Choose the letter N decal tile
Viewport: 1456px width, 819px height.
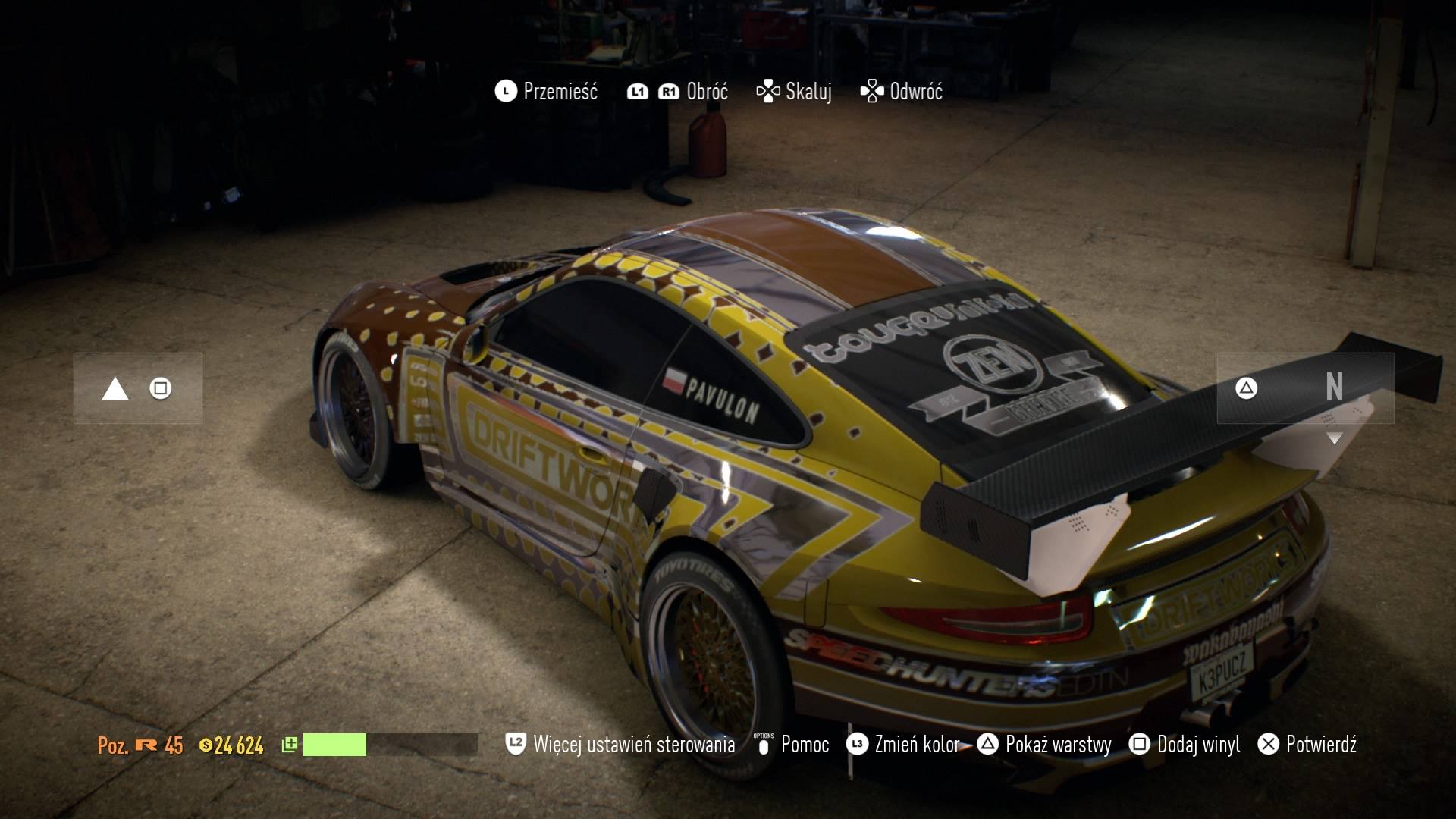coord(1306,388)
